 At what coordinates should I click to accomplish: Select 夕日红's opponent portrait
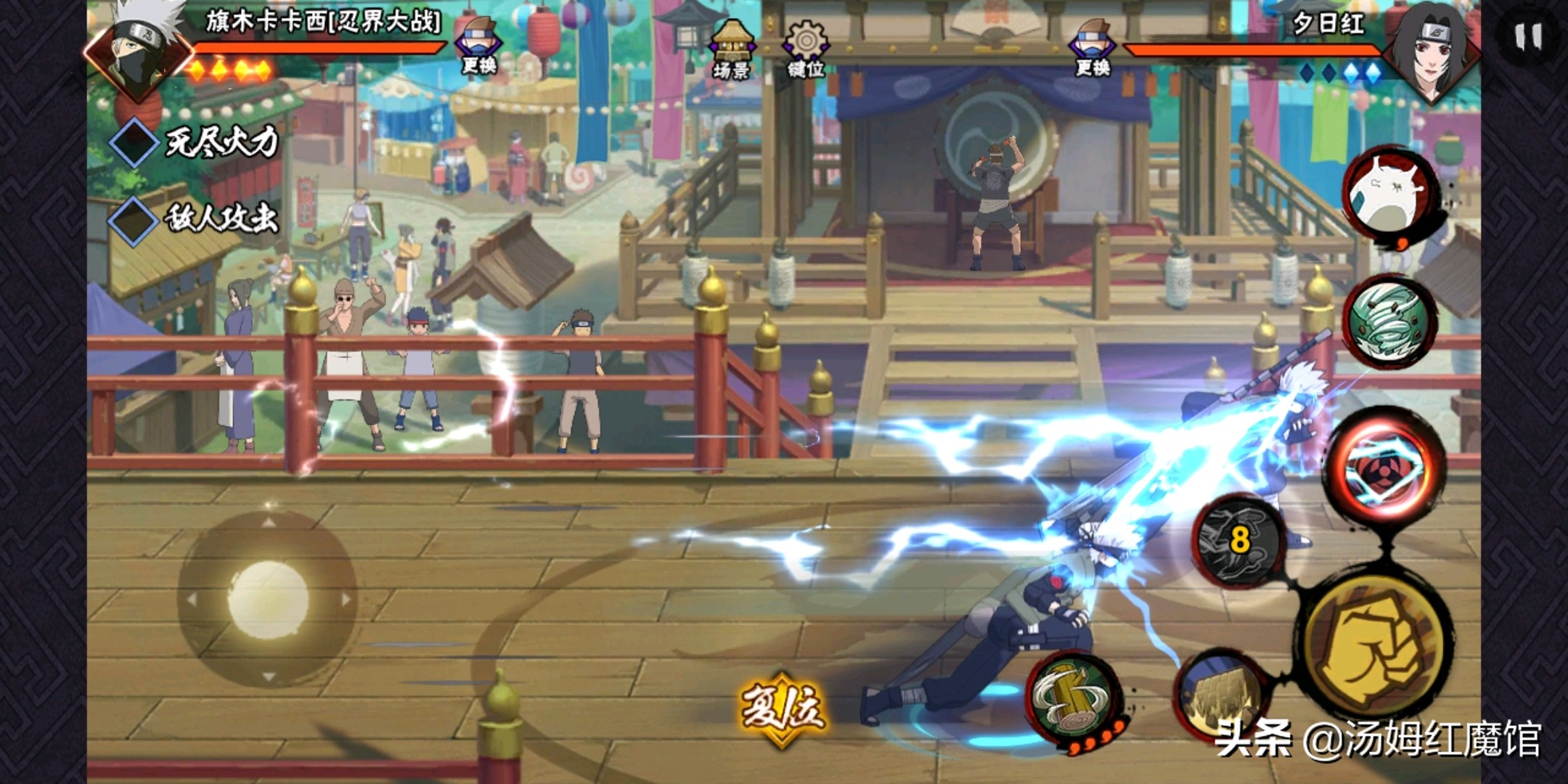coord(1430,52)
